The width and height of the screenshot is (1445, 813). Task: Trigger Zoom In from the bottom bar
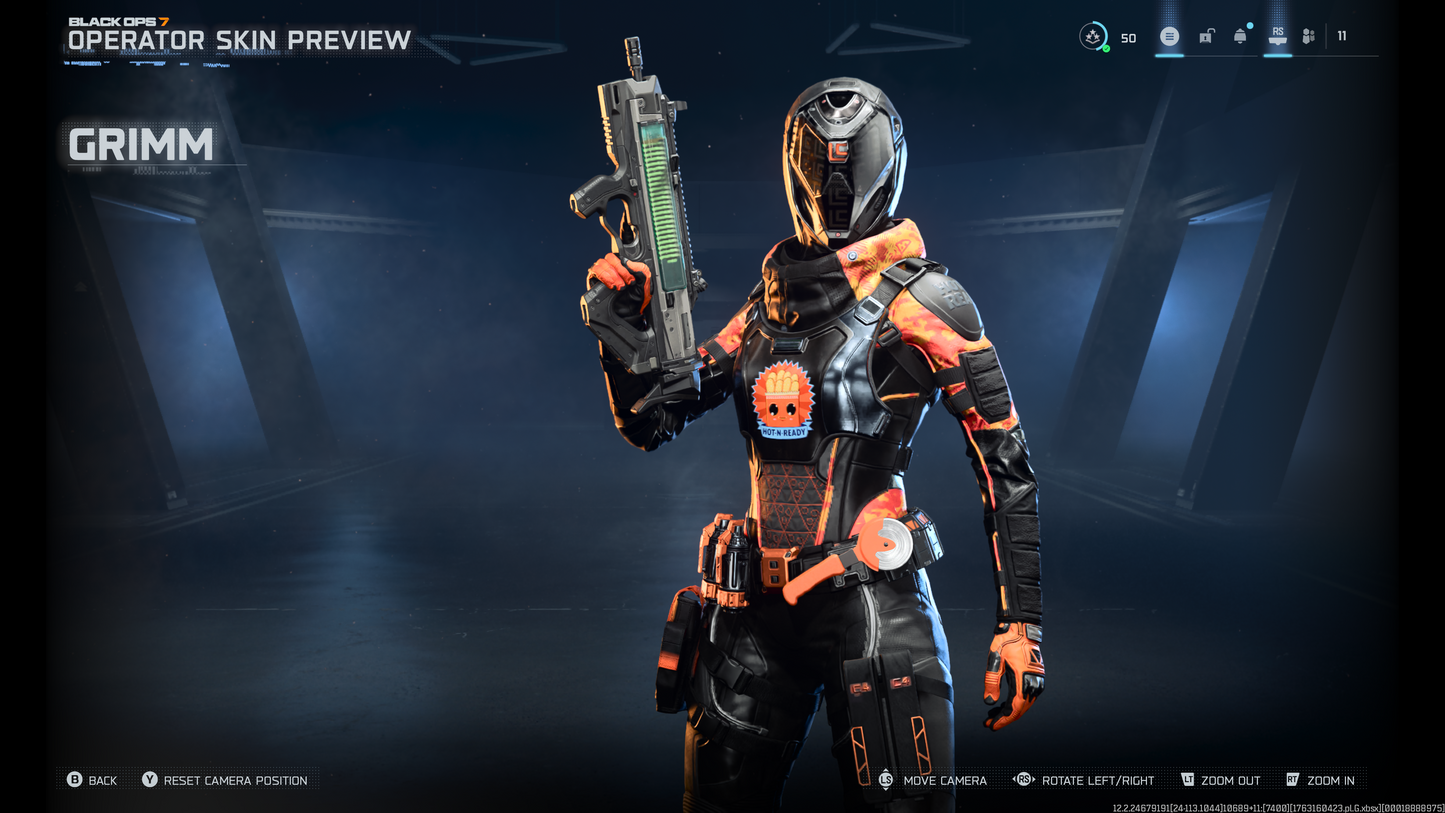(1329, 780)
